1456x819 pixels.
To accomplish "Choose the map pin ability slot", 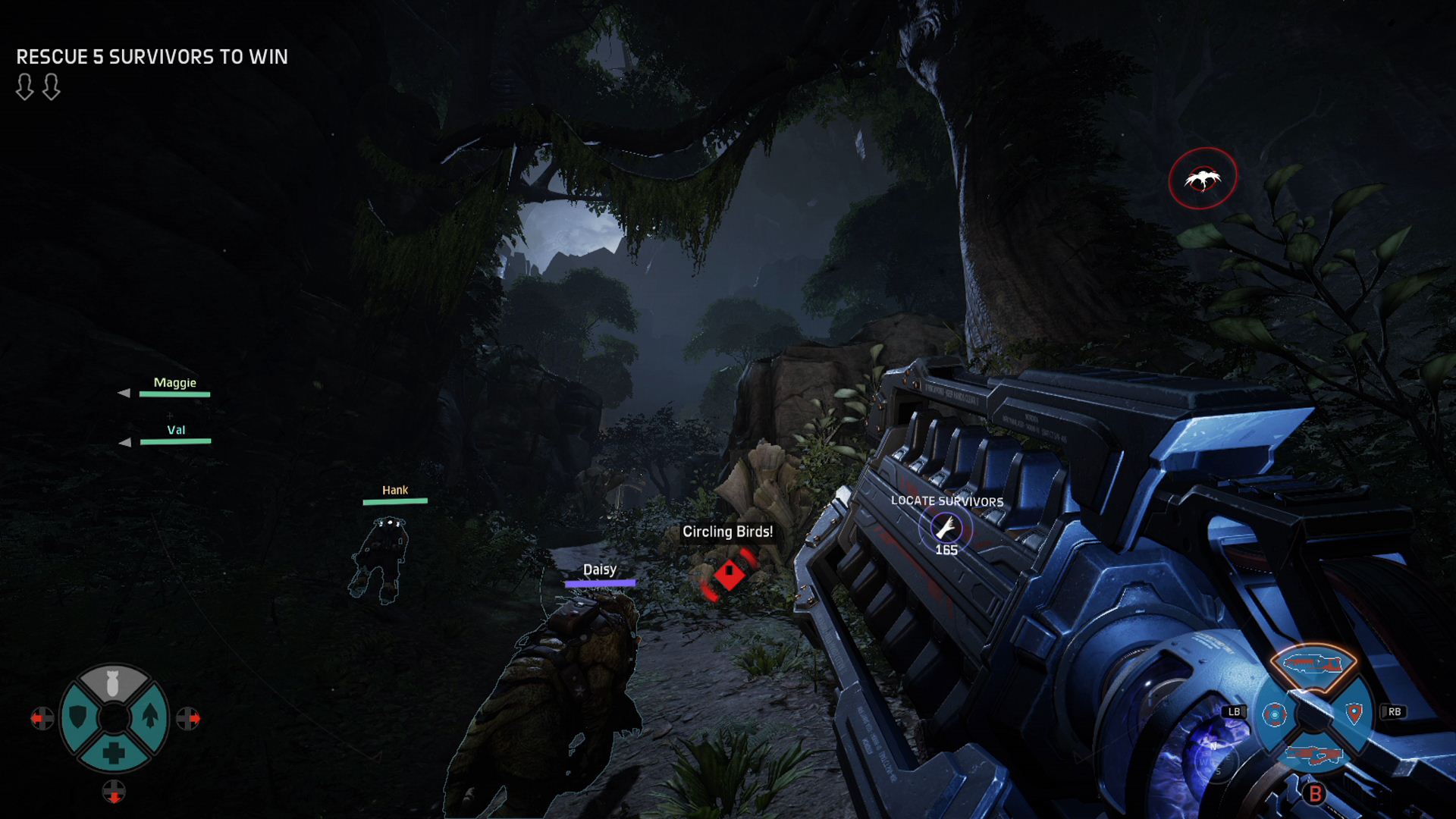I will pyautogui.click(x=1354, y=712).
